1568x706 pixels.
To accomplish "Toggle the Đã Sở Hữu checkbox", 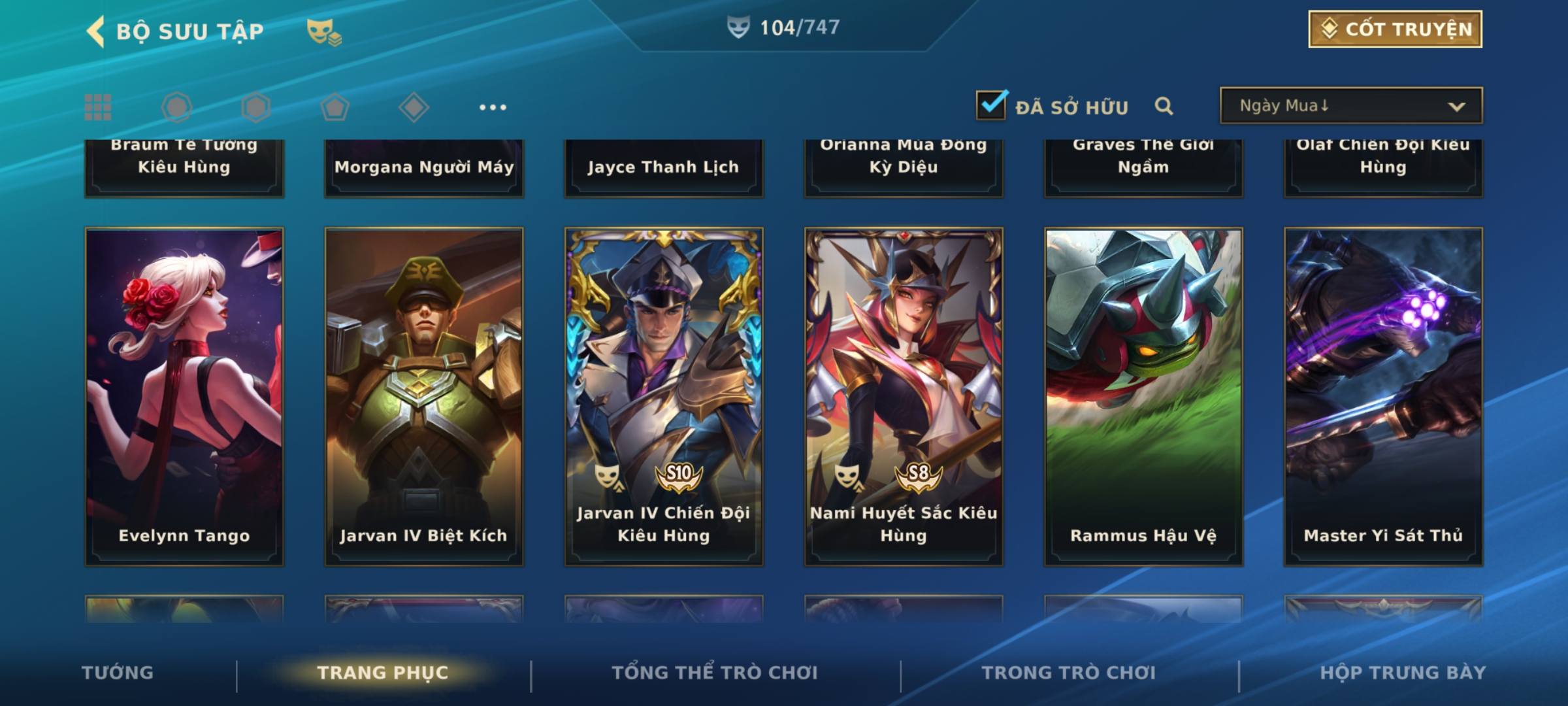I will tap(991, 105).
